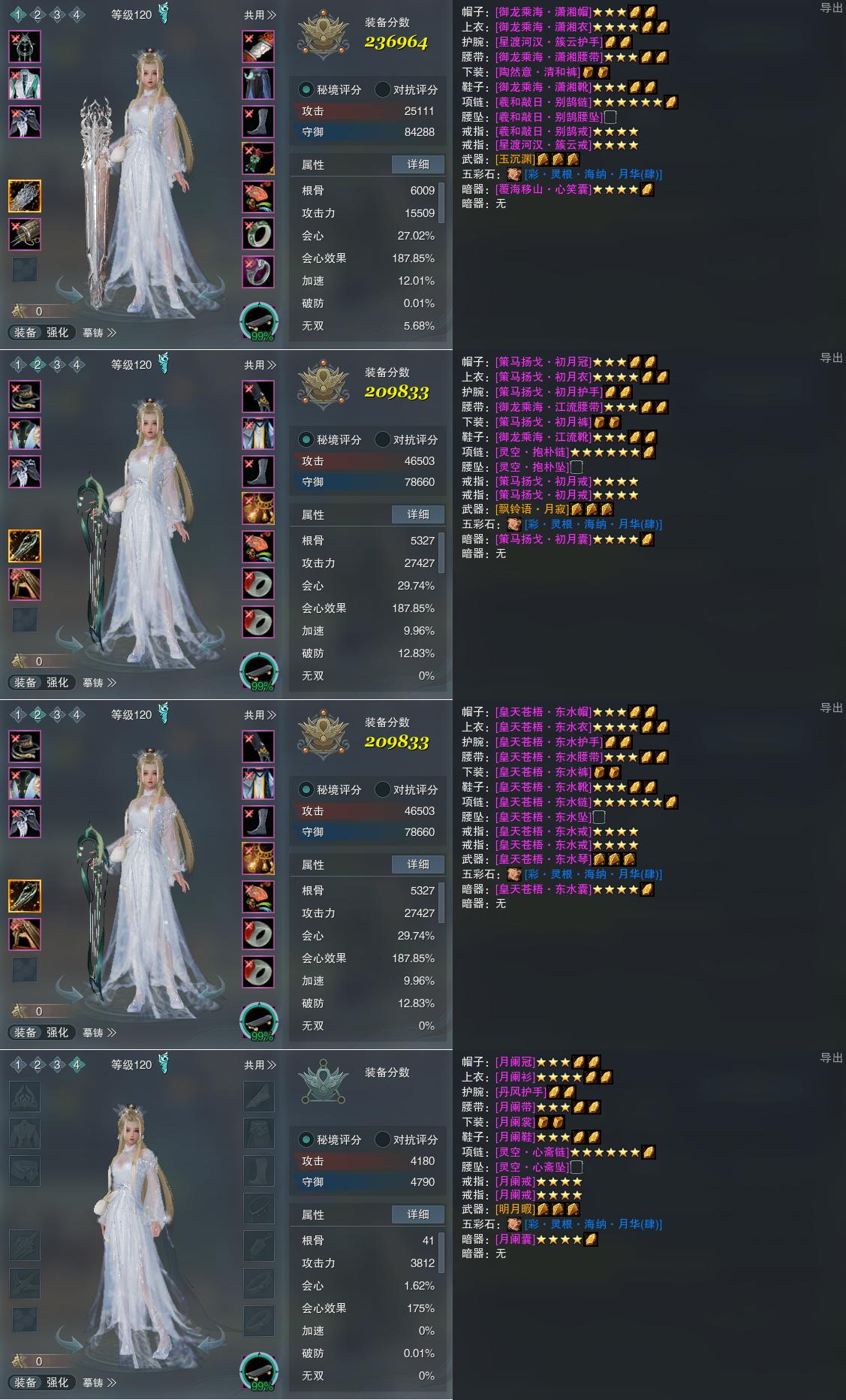Image resolution: width=846 pixels, height=1400 pixels.
Task: Expand 共用 in the 236964-score panel
Action: pos(260,15)
